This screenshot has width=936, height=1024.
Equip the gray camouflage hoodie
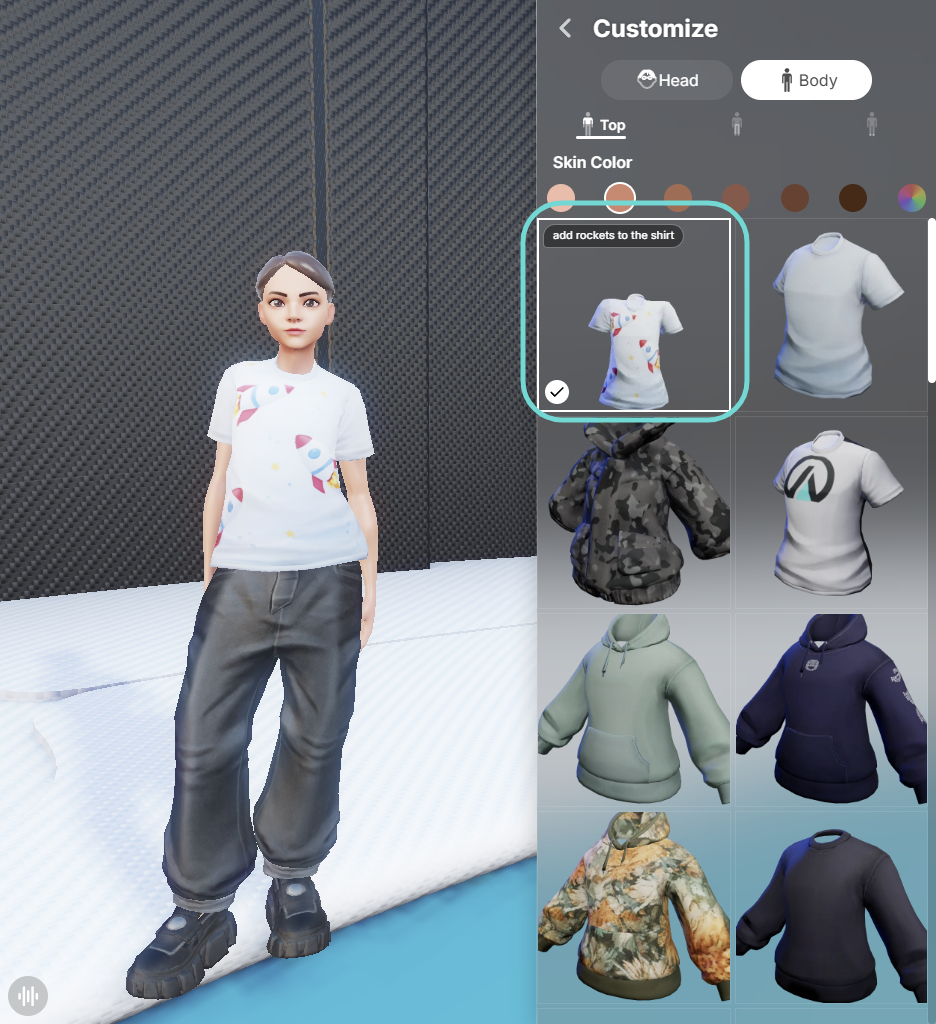click(635, 512)
